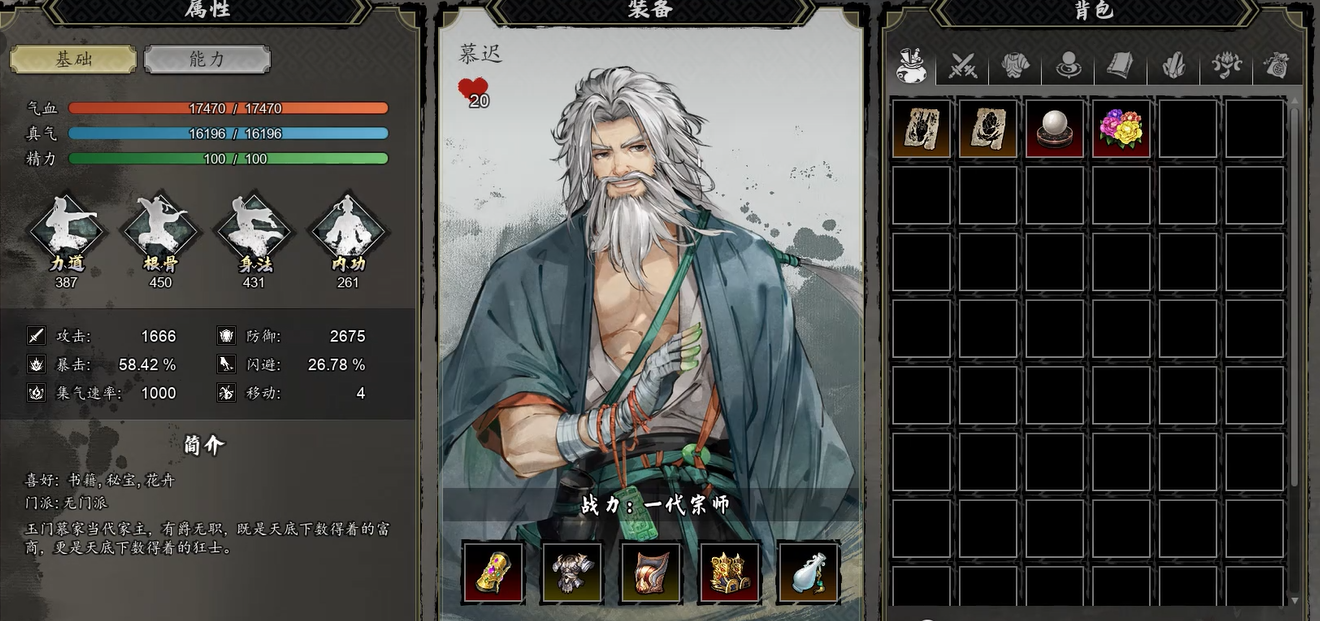This screenshot has height=621, width=1320.
Task: Select the white porcelain vase accessory slot
Action: (x=809, y=572)
